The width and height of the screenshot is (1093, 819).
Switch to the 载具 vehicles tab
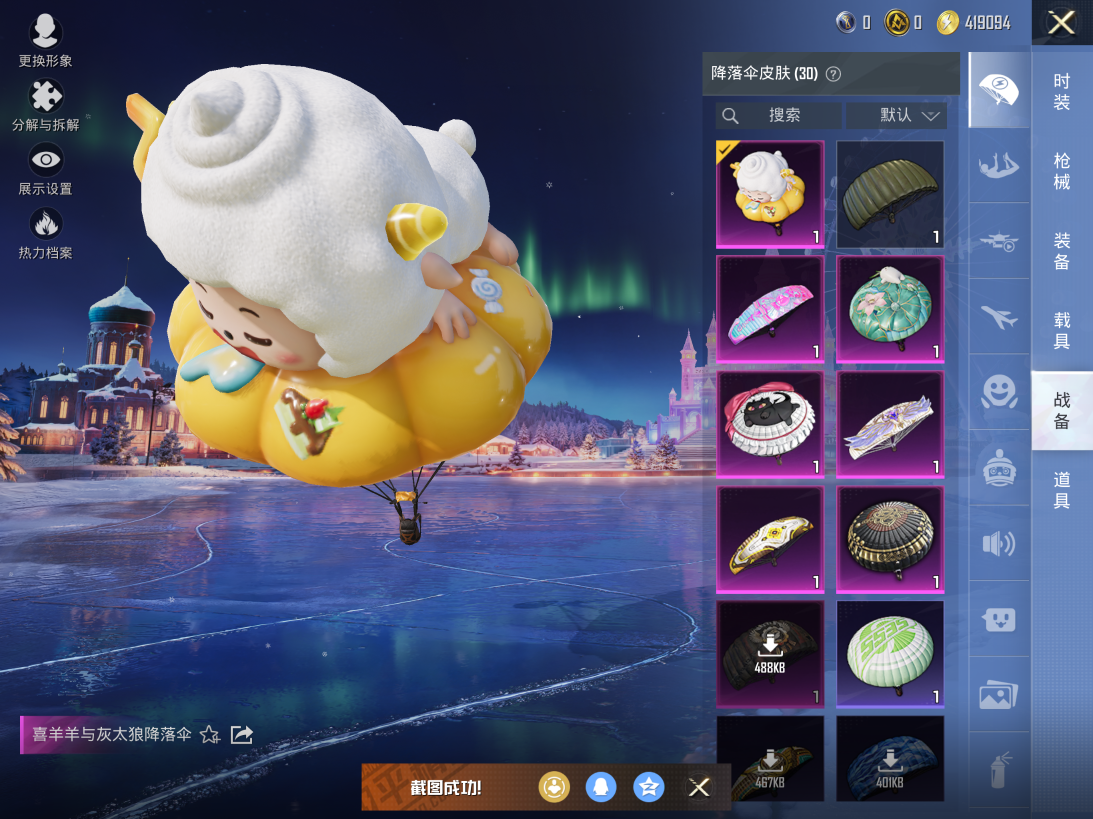click(1062, 330)
